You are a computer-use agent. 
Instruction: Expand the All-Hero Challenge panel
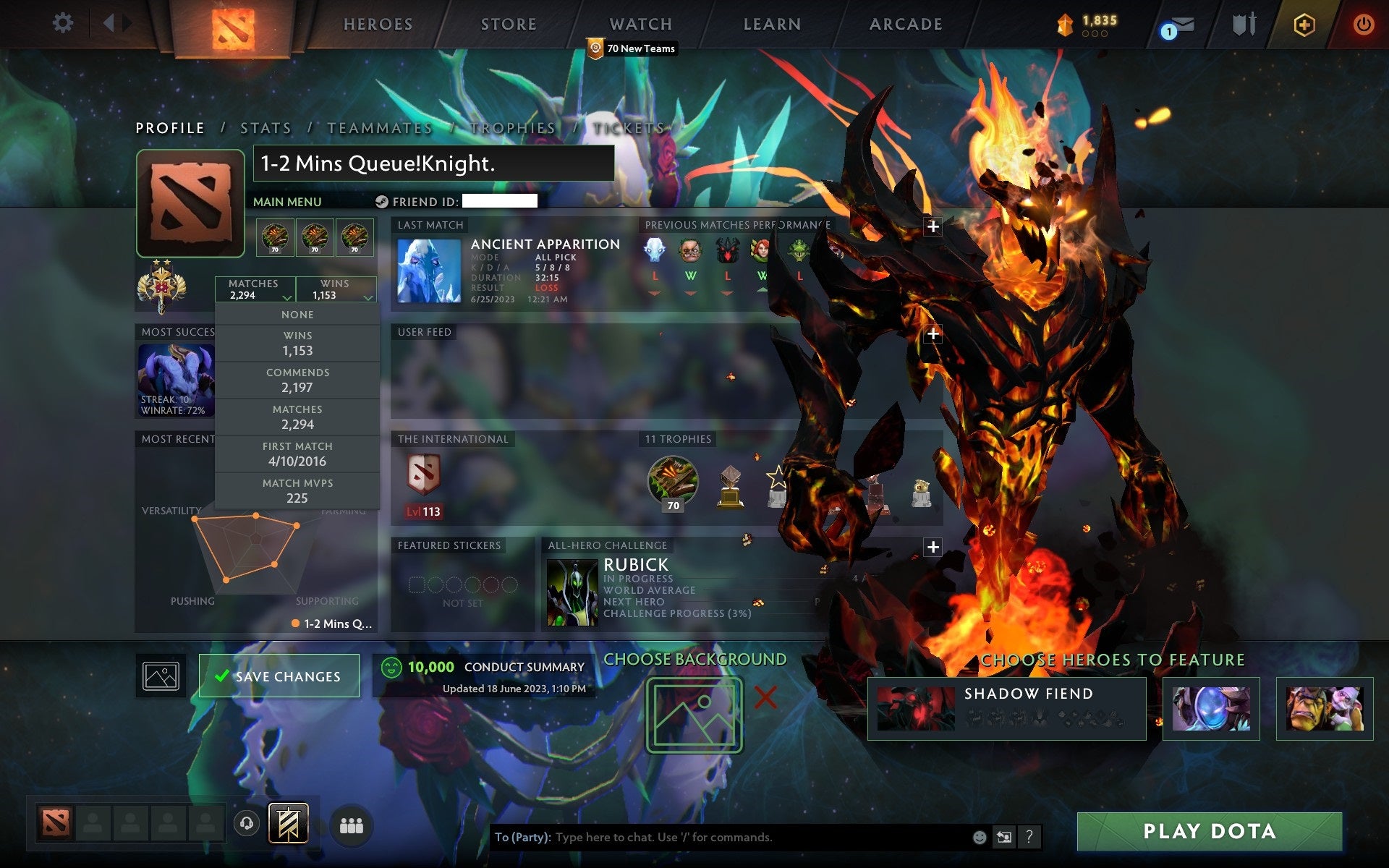[933, 547]
